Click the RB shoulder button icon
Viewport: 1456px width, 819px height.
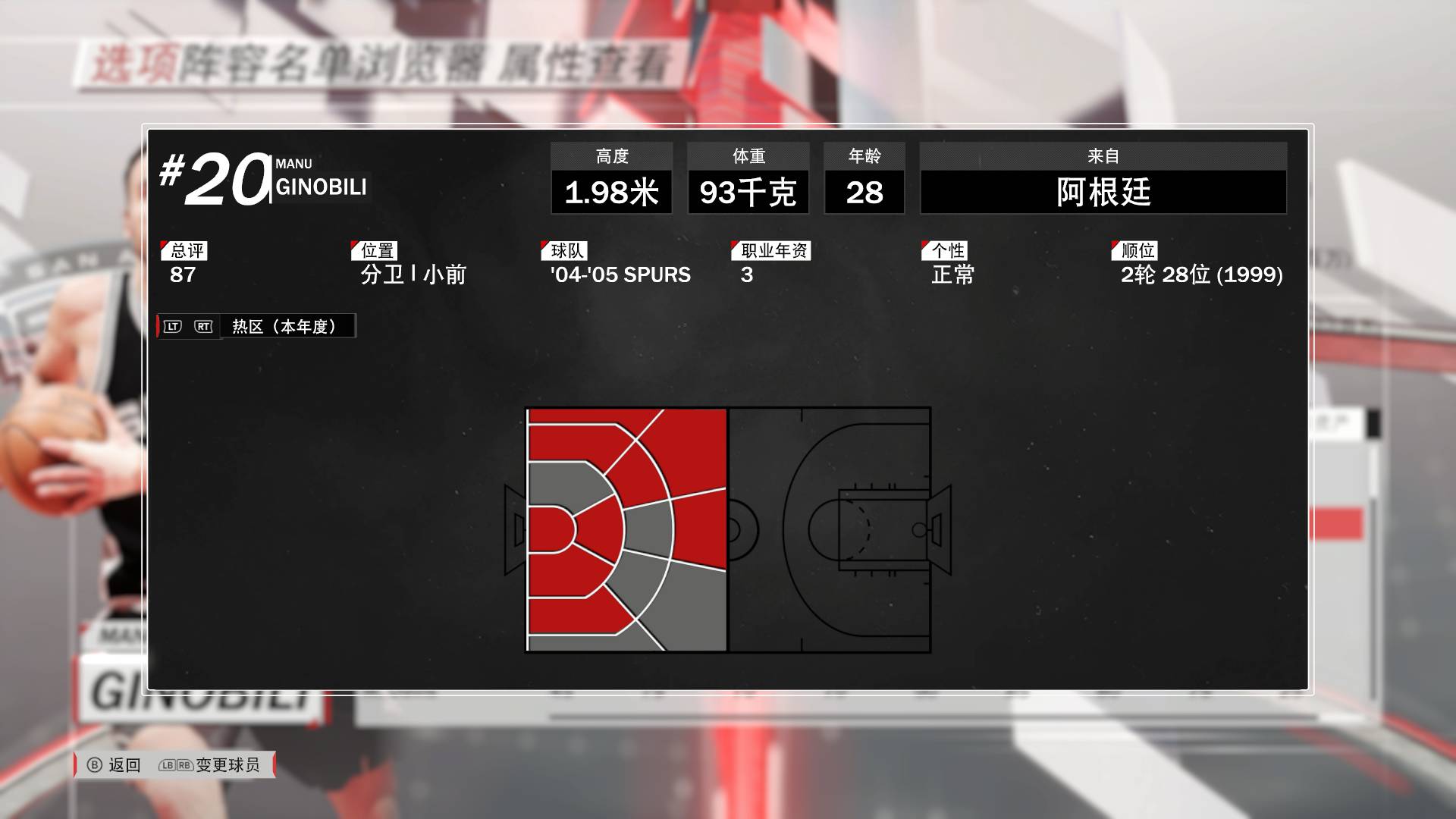tap(183, 765)
